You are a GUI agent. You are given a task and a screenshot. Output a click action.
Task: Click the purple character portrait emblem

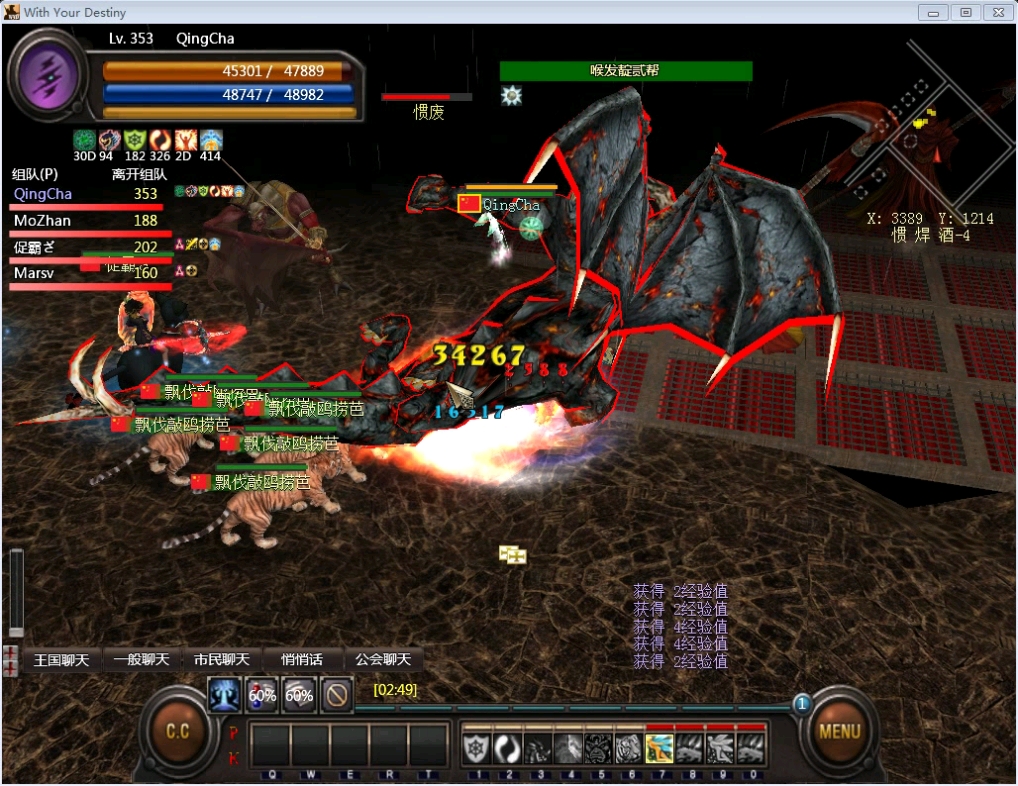tap(46, 74)
